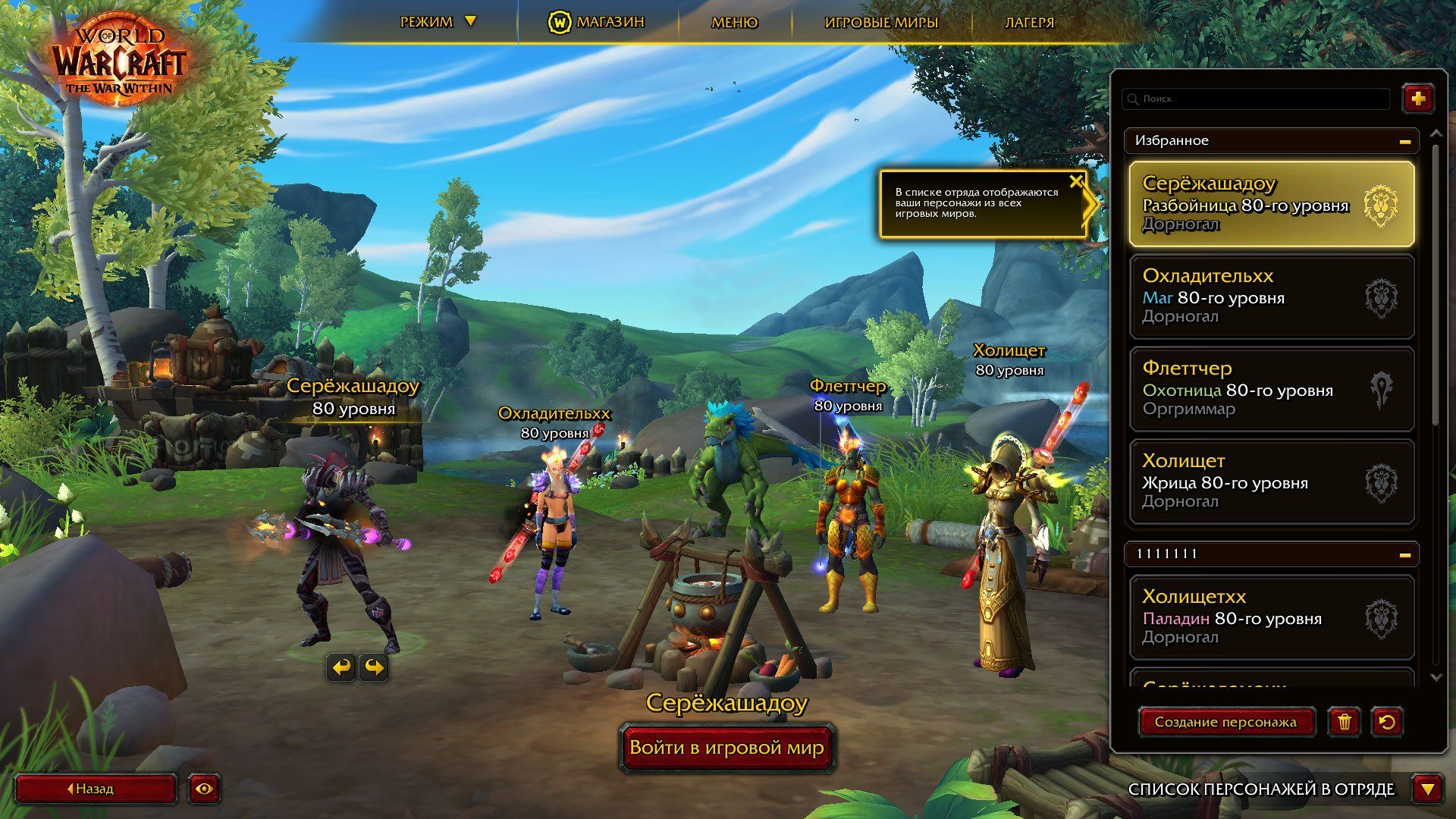This screenshot has width=1456, height=819.
Task: Click the red plus button beside search
Action: 1418,99
